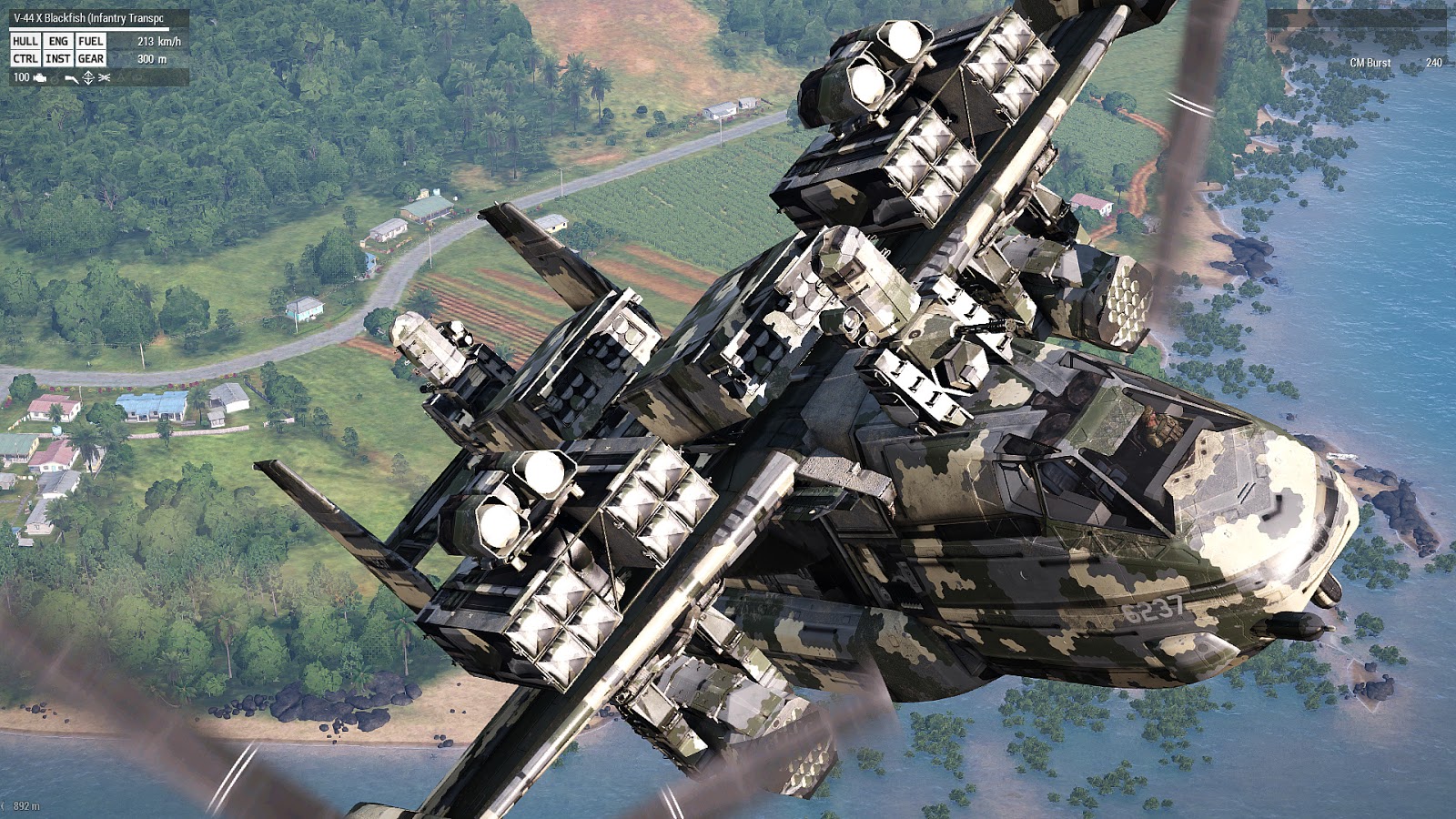Screen dimensions: 1456x819
Task: Click the FUEL status box
Action: pos(91,42)
